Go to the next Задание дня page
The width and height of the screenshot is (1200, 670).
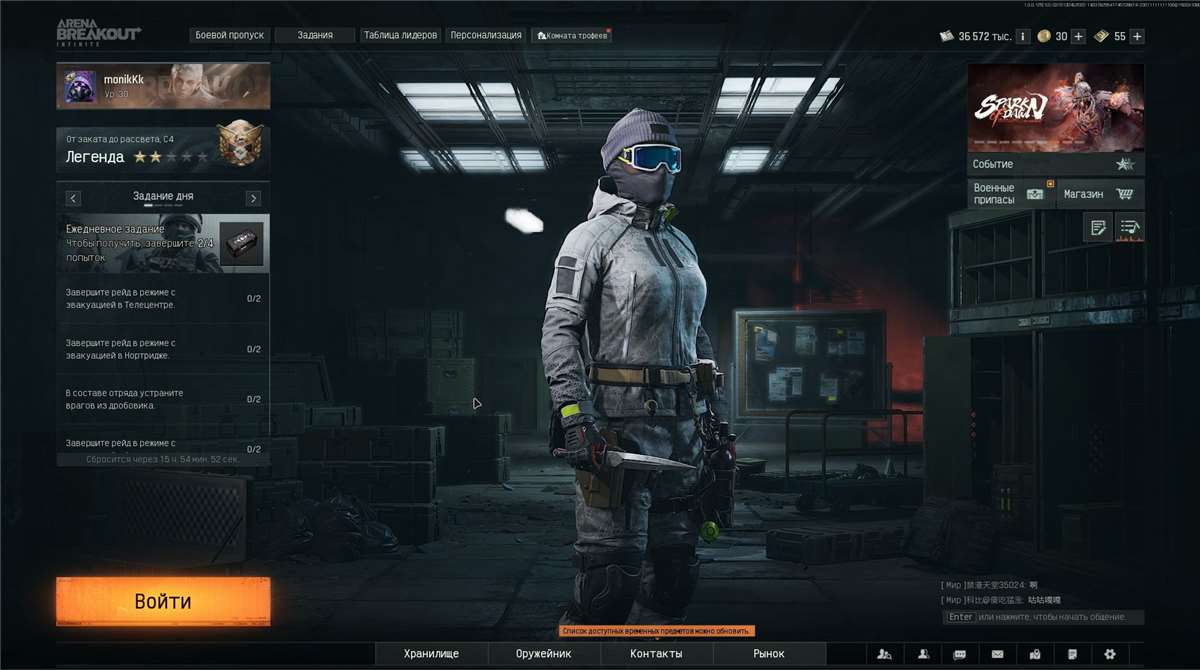(253, 197)
